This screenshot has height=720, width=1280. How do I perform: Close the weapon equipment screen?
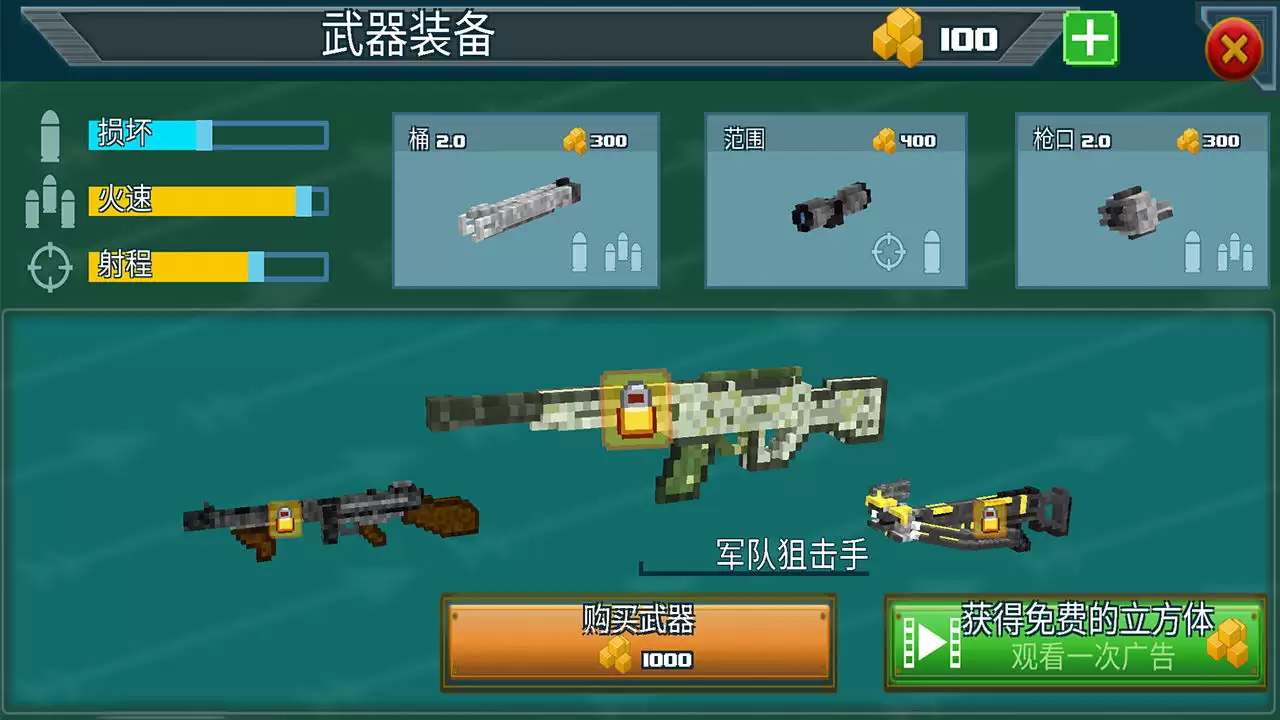click(x=1234, y=49)
